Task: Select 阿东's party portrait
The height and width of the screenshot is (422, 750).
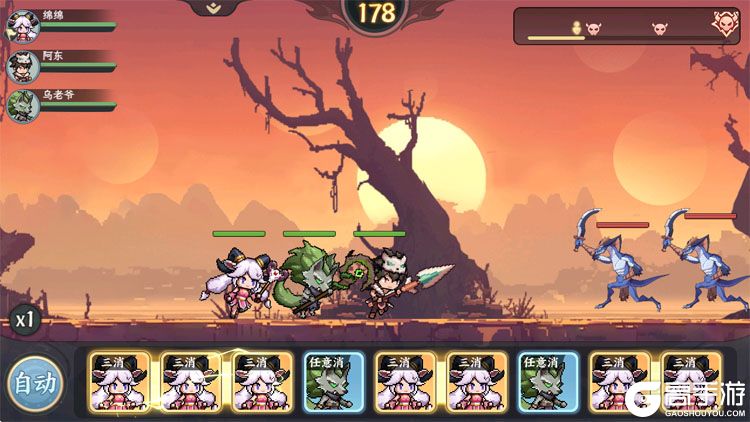Action: (x=23, y=67)
